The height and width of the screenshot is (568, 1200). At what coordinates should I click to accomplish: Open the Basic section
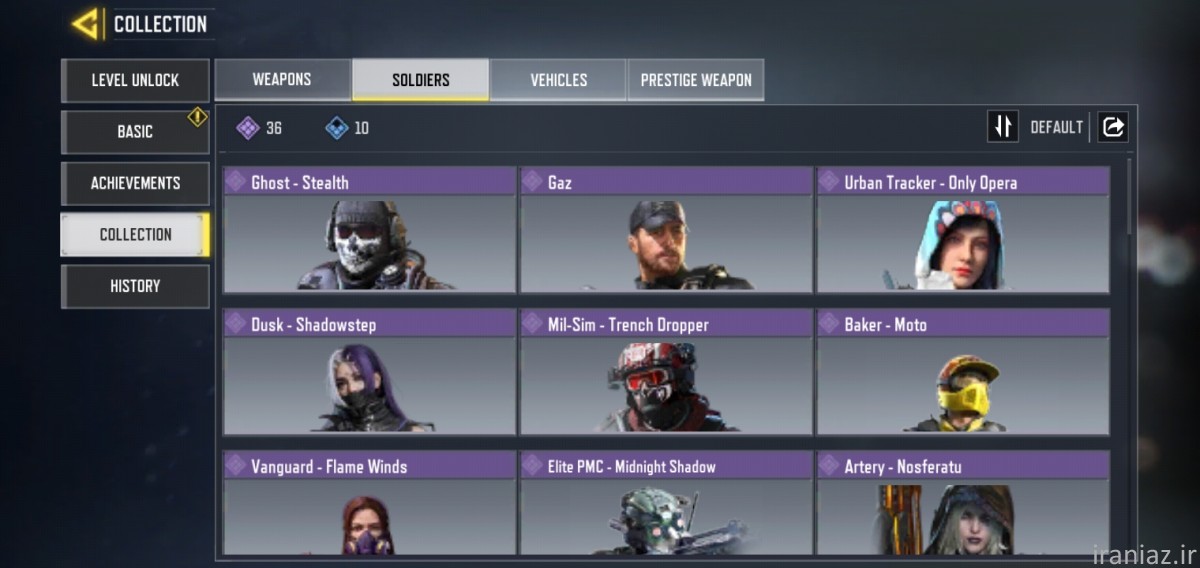click(135, 132)
